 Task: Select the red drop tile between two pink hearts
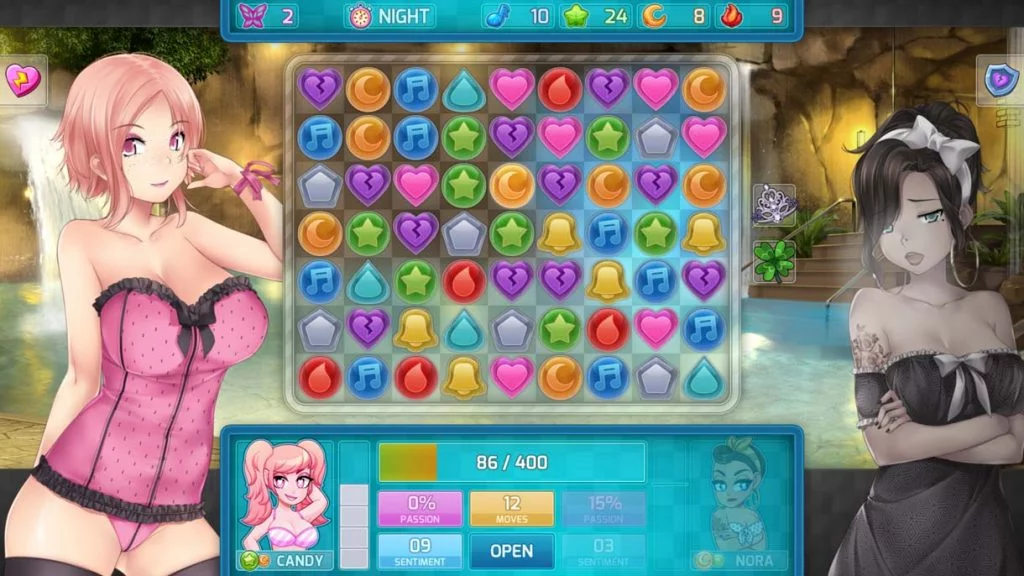point(560,89)
